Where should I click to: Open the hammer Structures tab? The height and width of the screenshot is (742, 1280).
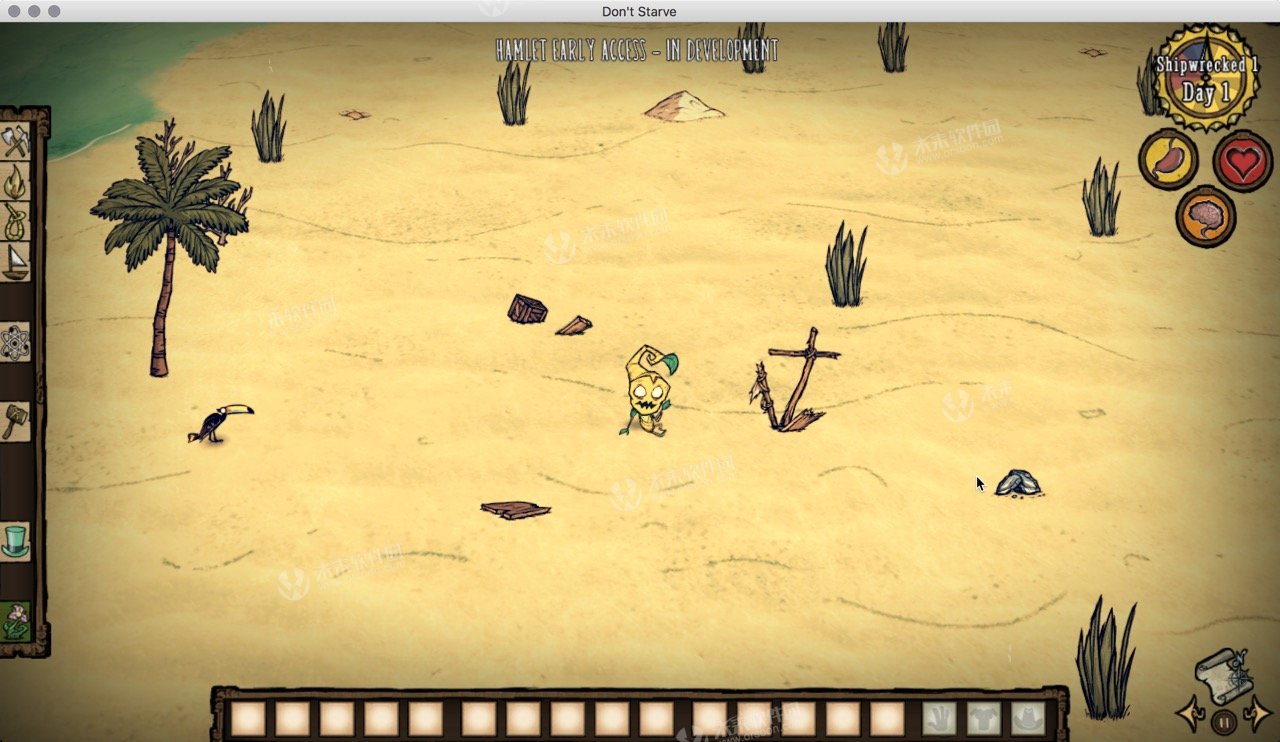point(16,420)
